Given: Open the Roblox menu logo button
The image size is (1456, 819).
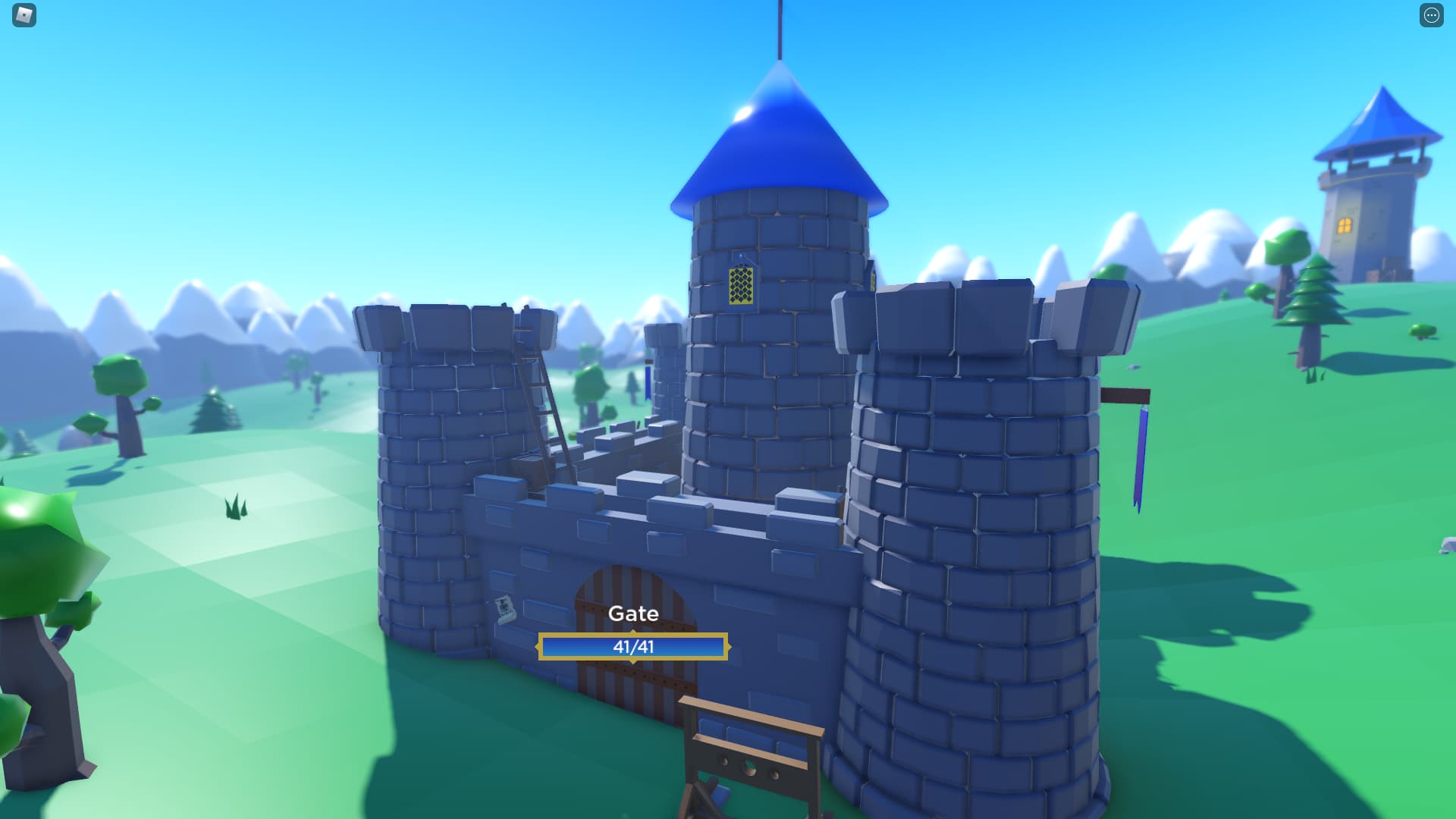Looking at the screenshot, I should 24,15.
